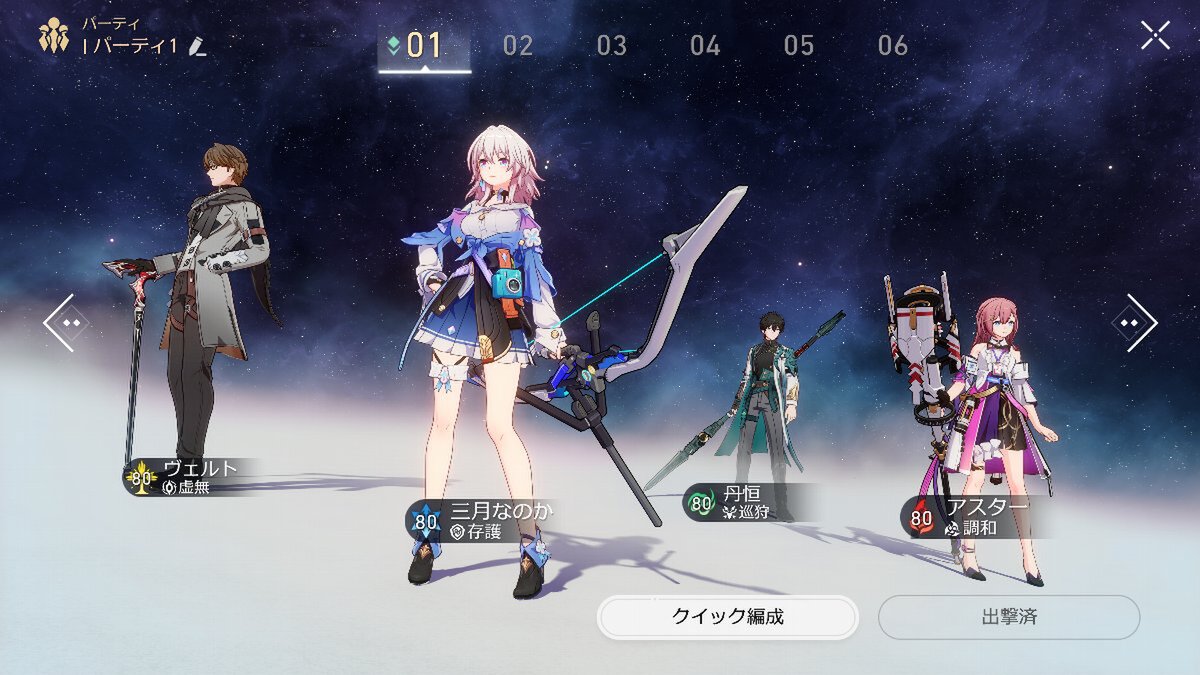
Task: Switch to party tab 02
Action: (x=518, y=45)
